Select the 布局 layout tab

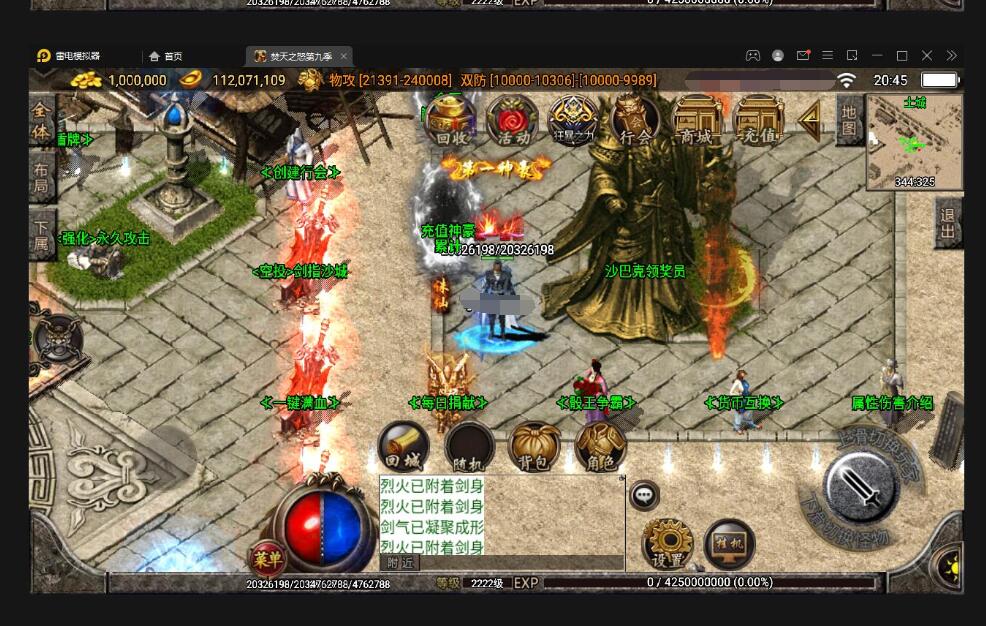pyautogui.click(x=42, y=178)
